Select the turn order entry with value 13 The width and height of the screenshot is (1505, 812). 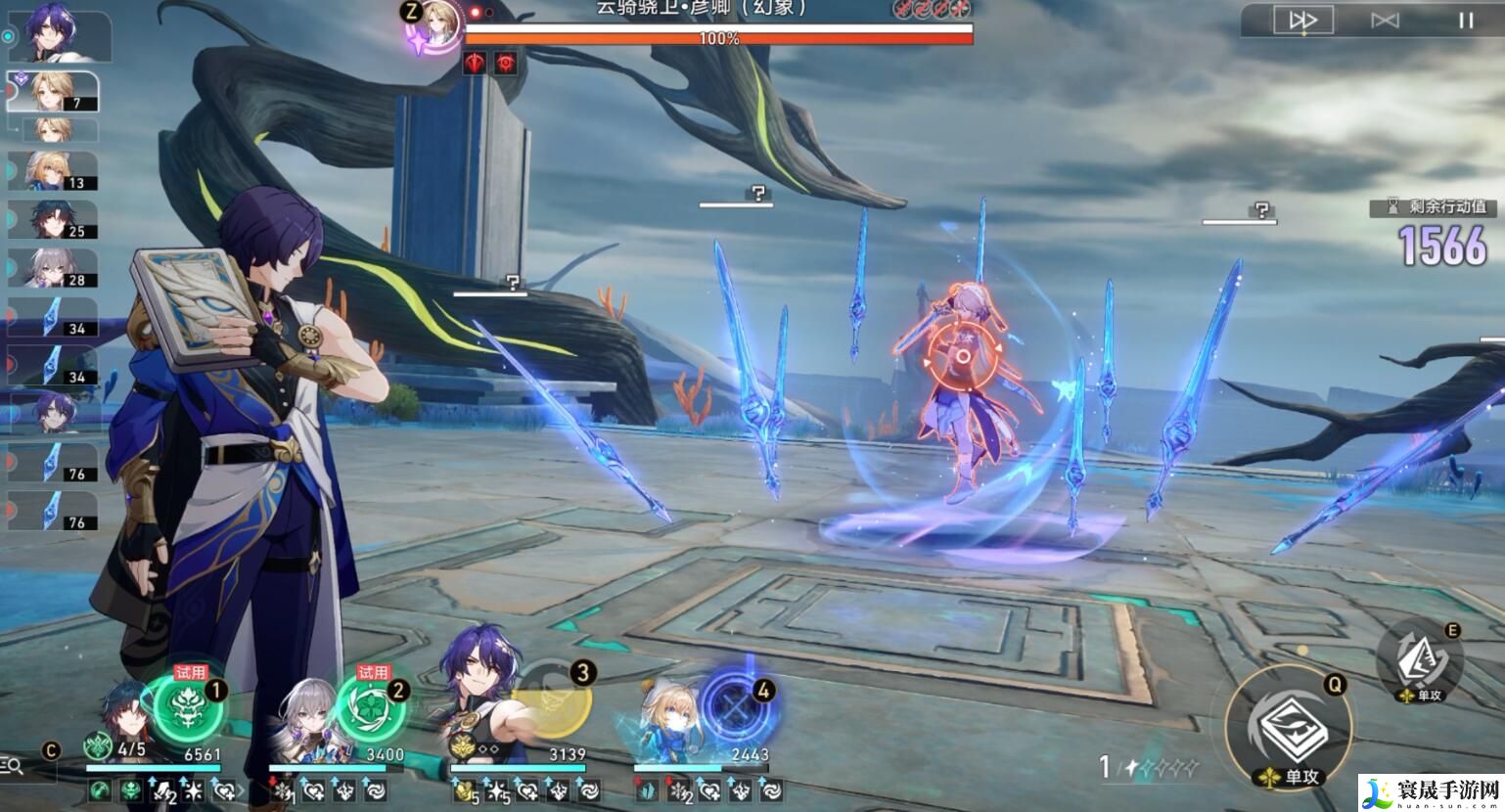[52, 170]
